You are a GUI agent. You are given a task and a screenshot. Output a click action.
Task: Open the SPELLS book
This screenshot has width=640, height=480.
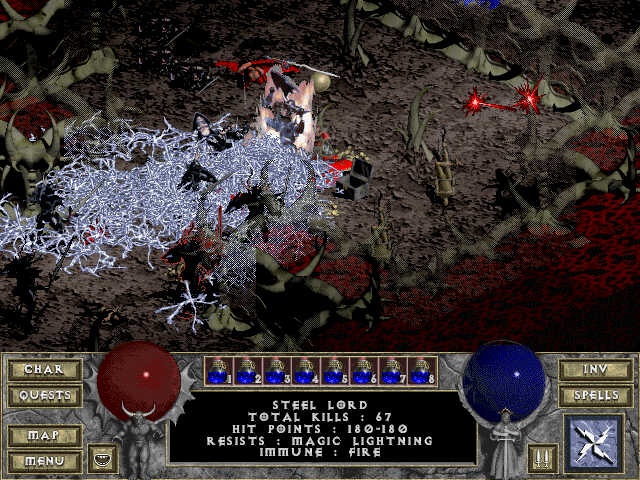(595, 395)
